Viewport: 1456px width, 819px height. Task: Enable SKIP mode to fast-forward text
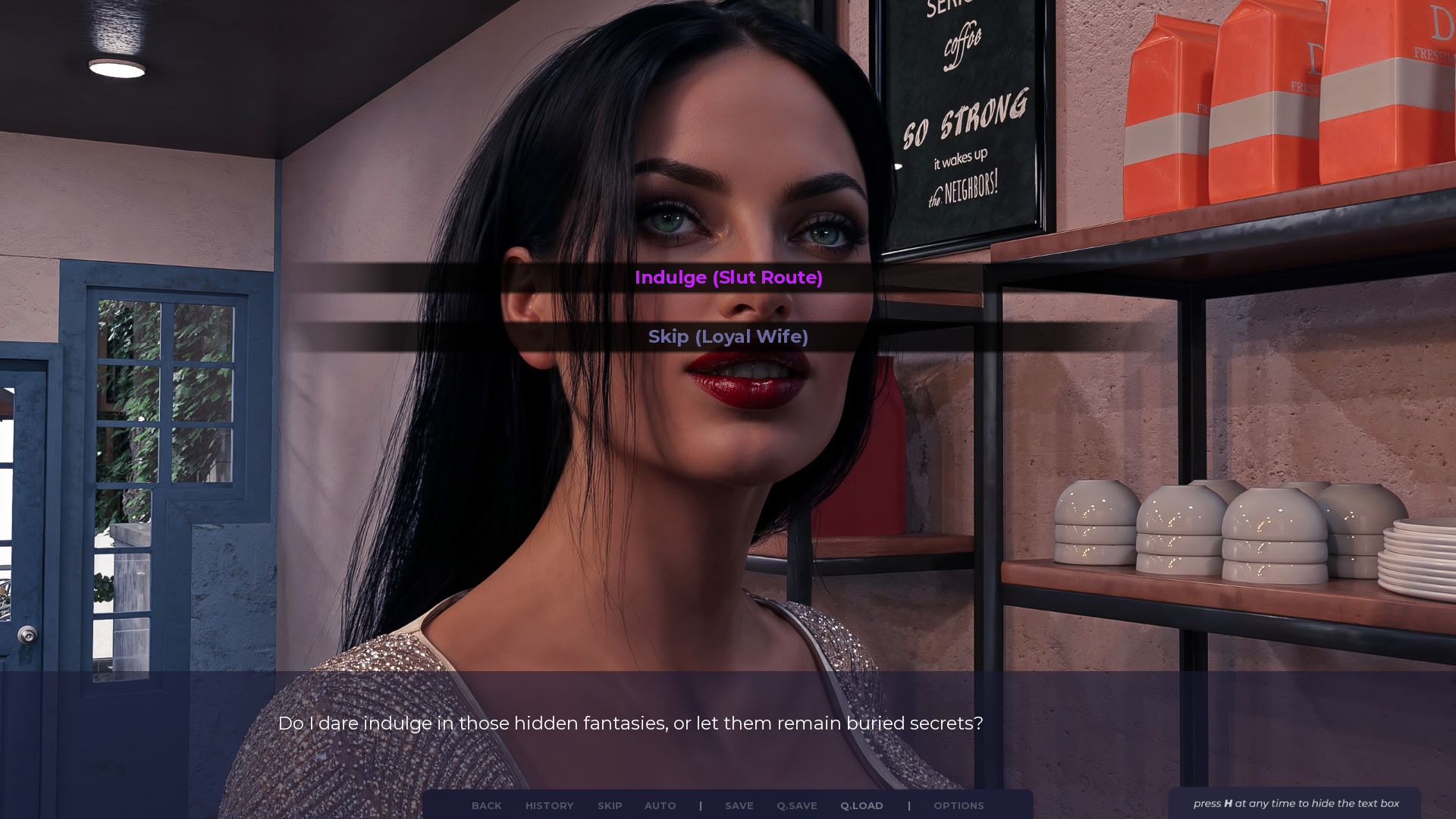[610, 805]
